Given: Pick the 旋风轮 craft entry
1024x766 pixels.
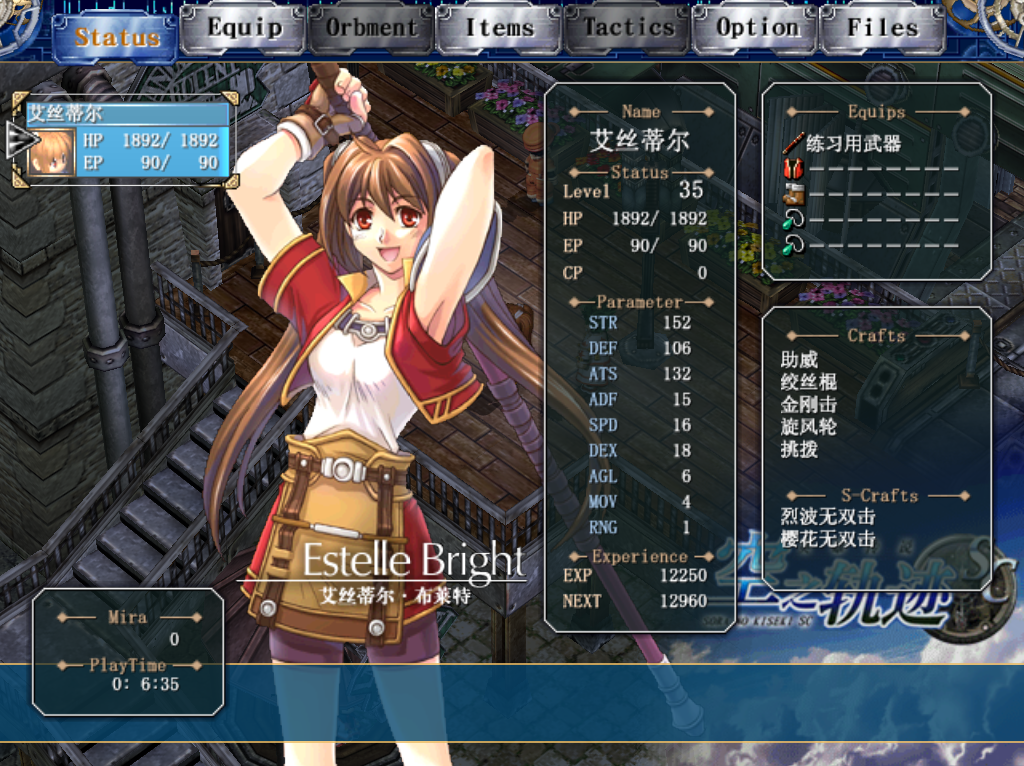Looking at the screenshot, I should (808, 427).
